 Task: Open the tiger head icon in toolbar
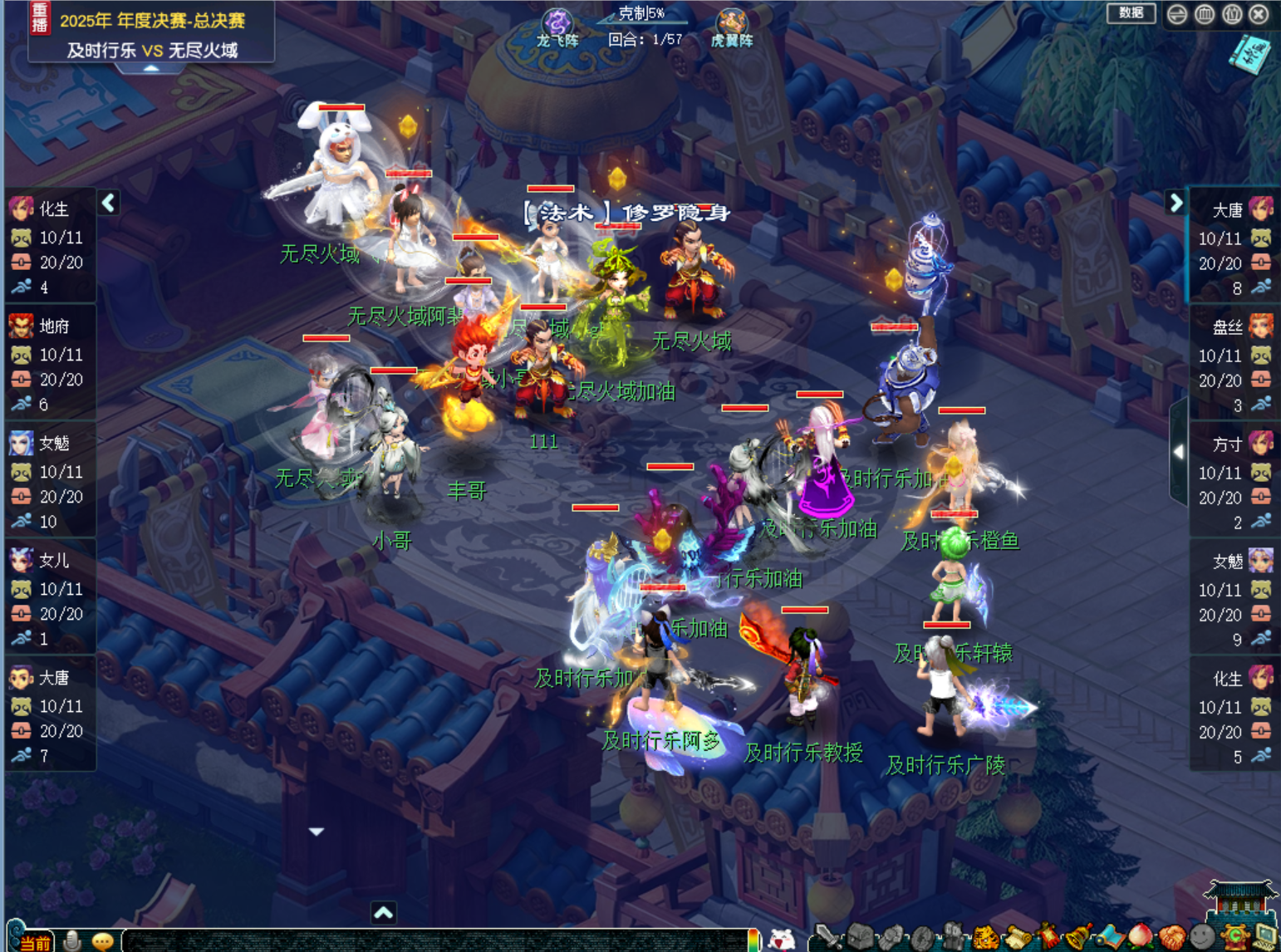click(x=985, y=939)
